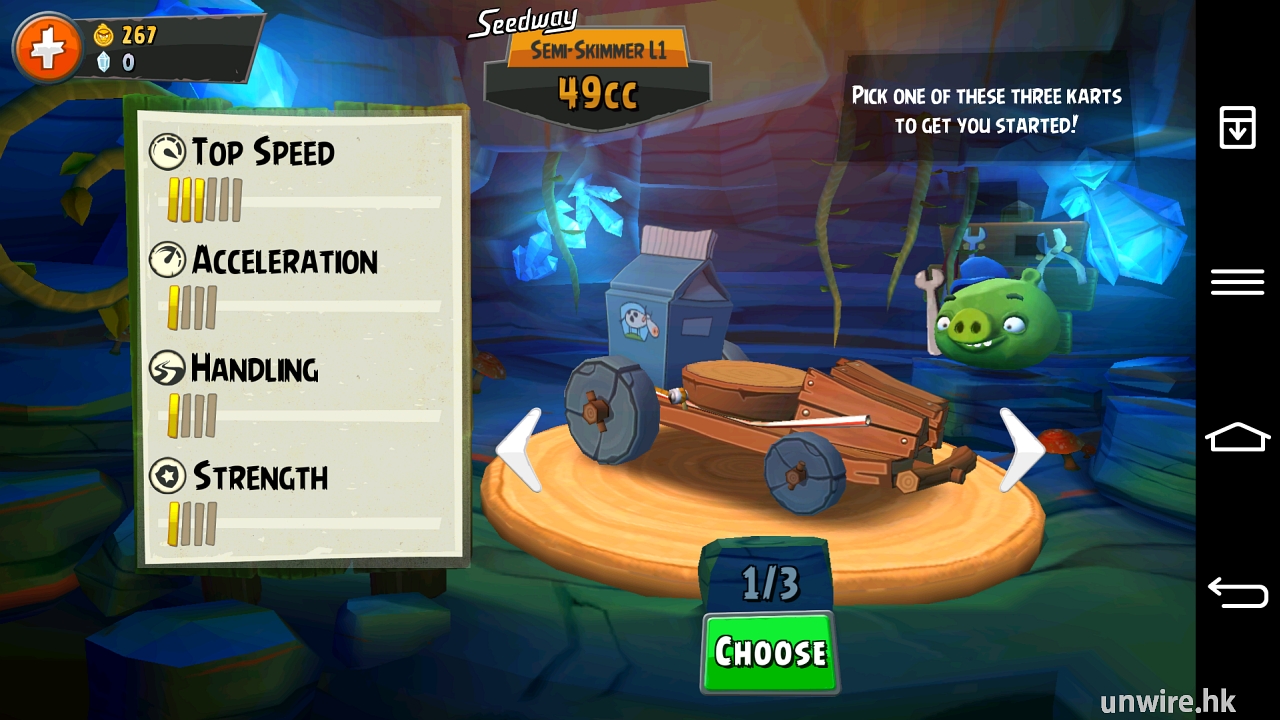Tap the orange plus button for coins
The image size is (1280, 720).
click(46, 47)
